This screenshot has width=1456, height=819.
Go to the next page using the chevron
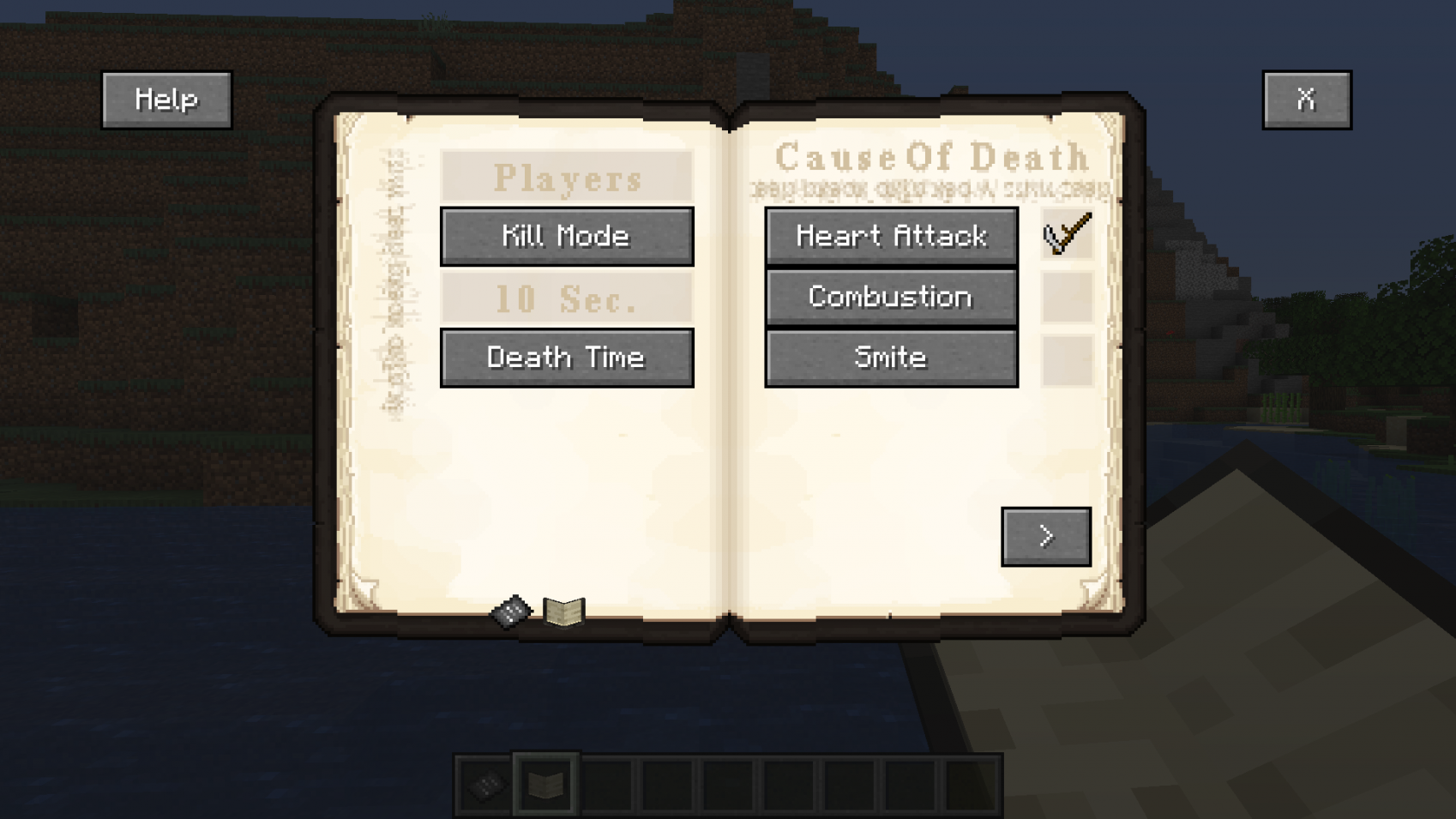[x=1045, y=534]
